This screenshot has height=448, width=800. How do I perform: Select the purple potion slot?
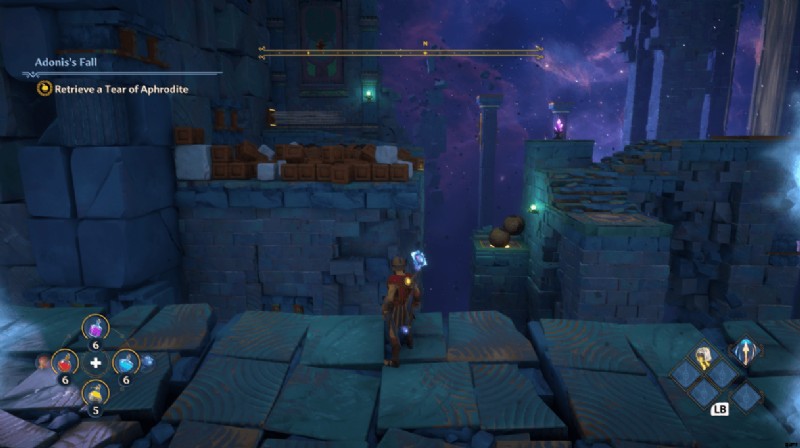pos(96,328)
